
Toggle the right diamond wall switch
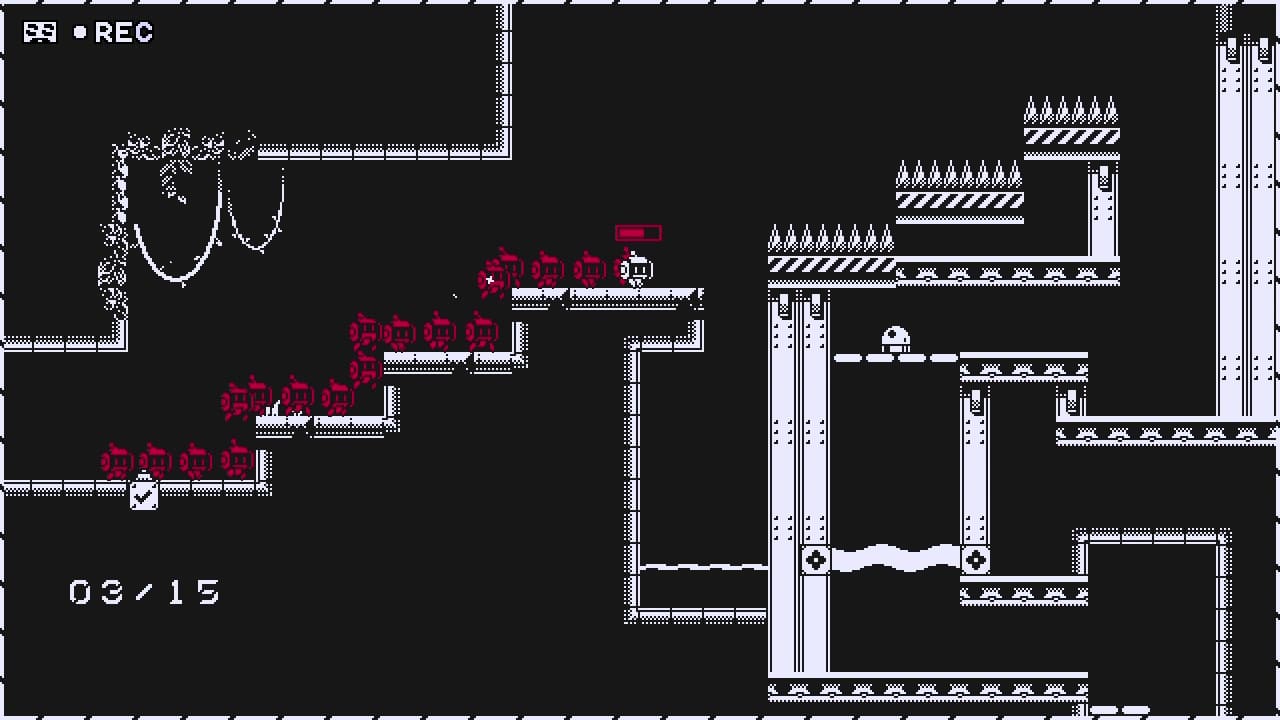976,561
